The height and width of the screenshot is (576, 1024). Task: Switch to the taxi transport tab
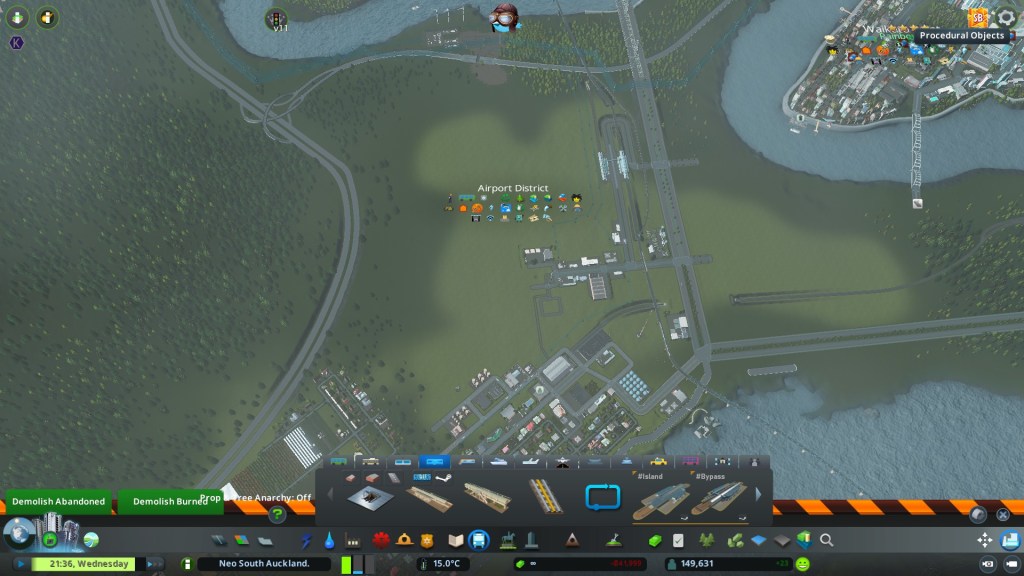pyautogui.click(x=658, y=462)
